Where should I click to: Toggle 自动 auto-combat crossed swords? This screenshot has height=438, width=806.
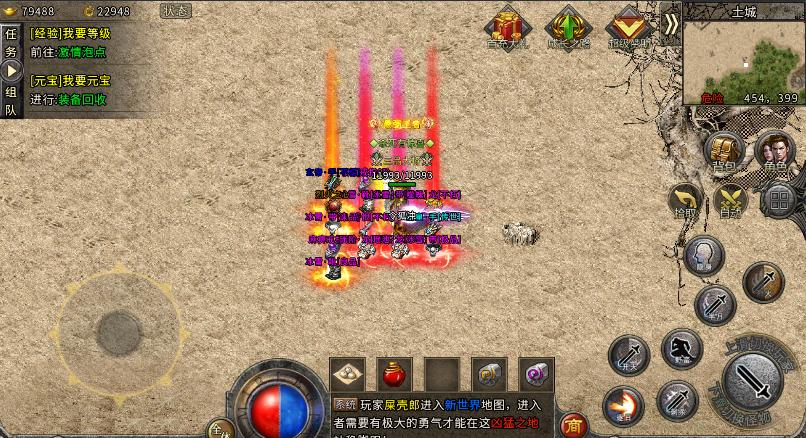(731, 200)
